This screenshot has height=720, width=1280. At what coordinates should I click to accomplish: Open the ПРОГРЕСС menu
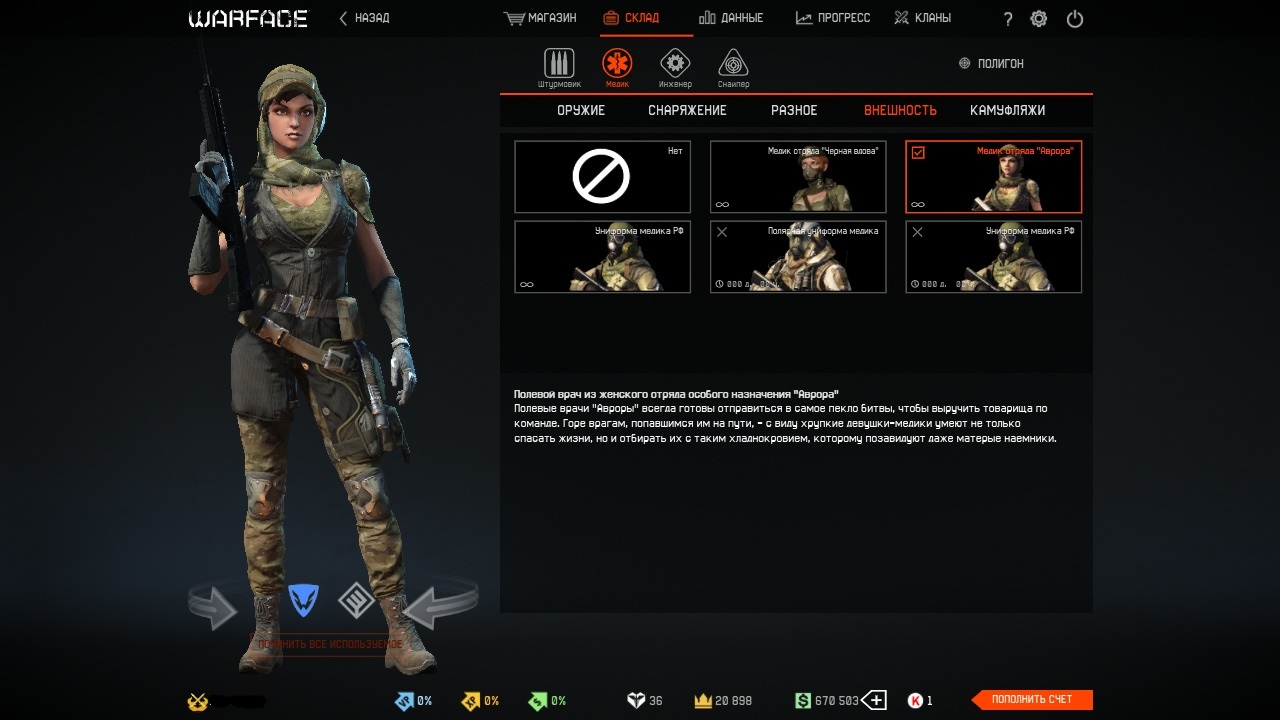[x=833, y=18]
